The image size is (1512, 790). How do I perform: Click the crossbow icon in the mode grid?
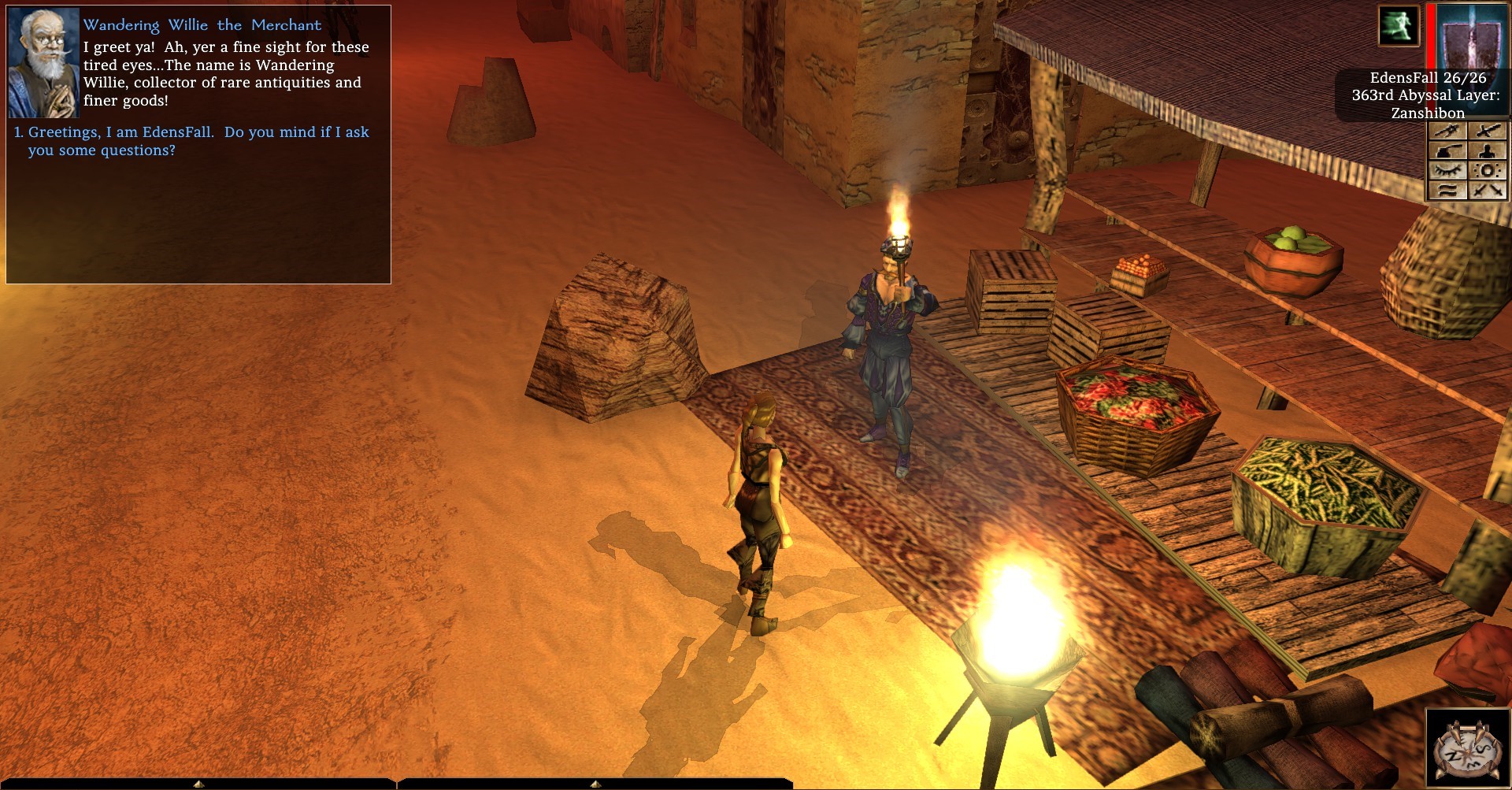tap(1447, 131)
